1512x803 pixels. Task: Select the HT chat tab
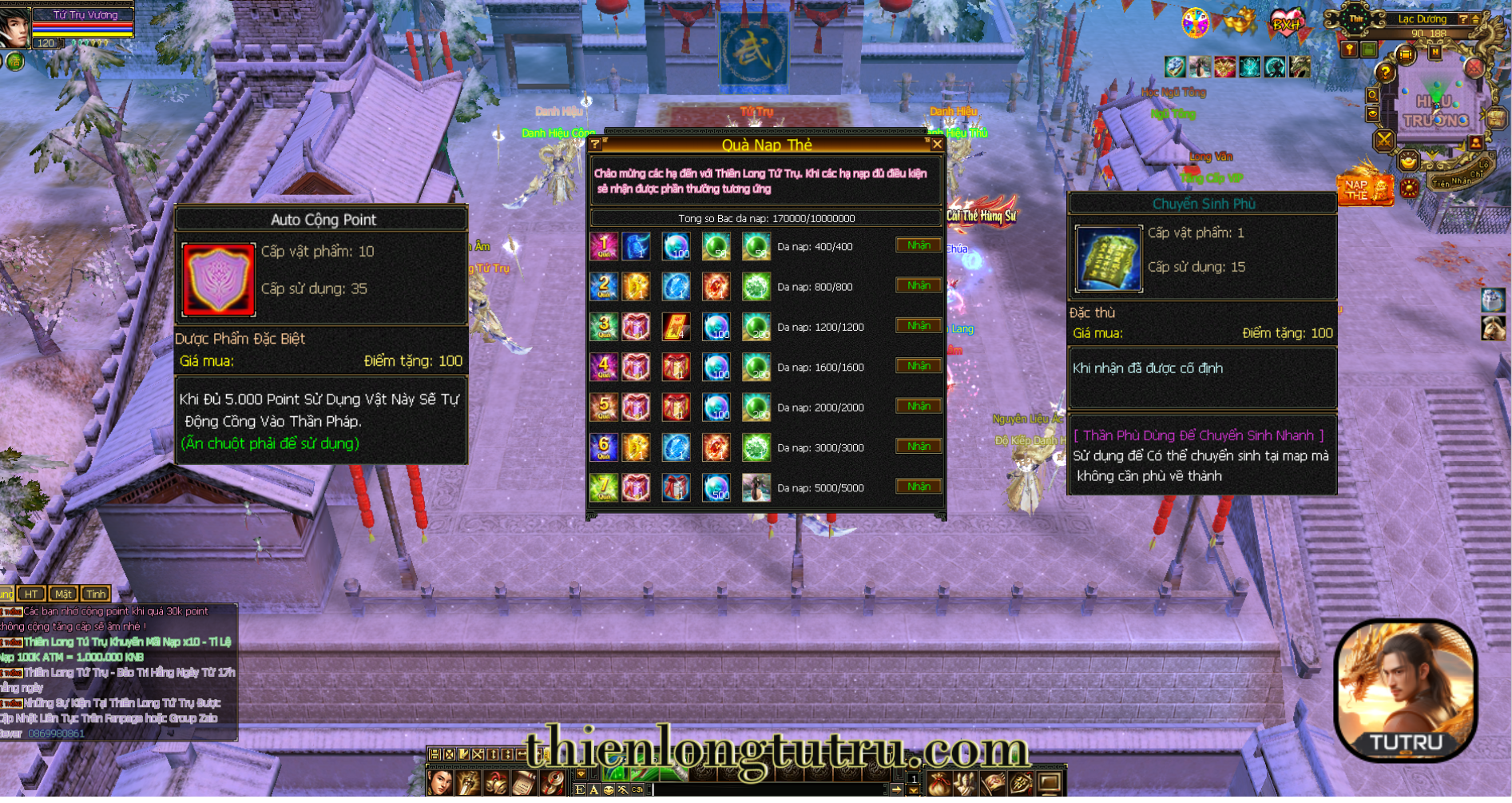(x=31, y=594)
